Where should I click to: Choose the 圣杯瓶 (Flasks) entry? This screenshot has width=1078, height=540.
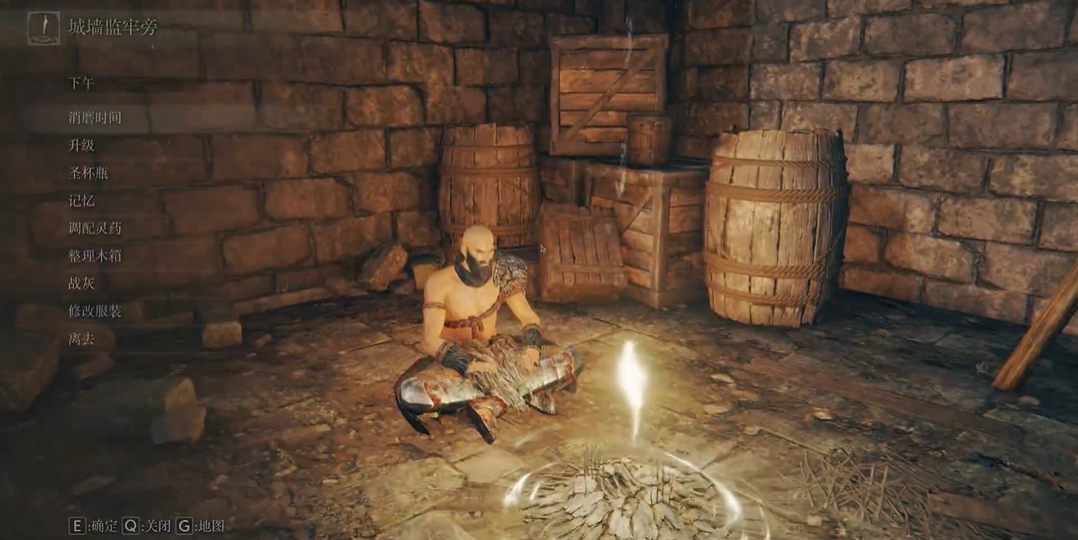point(88,173)
